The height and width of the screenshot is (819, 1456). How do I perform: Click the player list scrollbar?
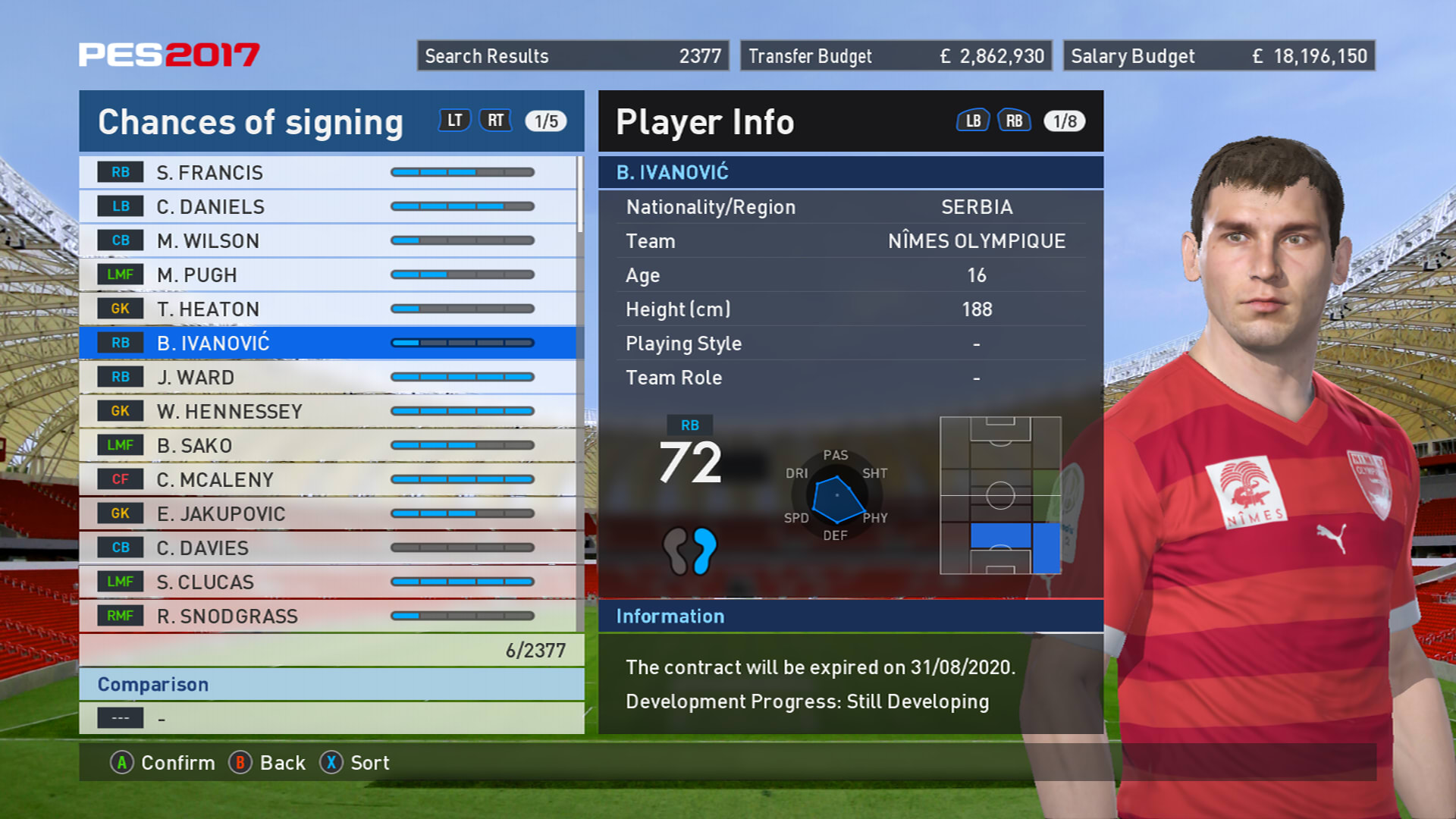click(x=580, y=194)
